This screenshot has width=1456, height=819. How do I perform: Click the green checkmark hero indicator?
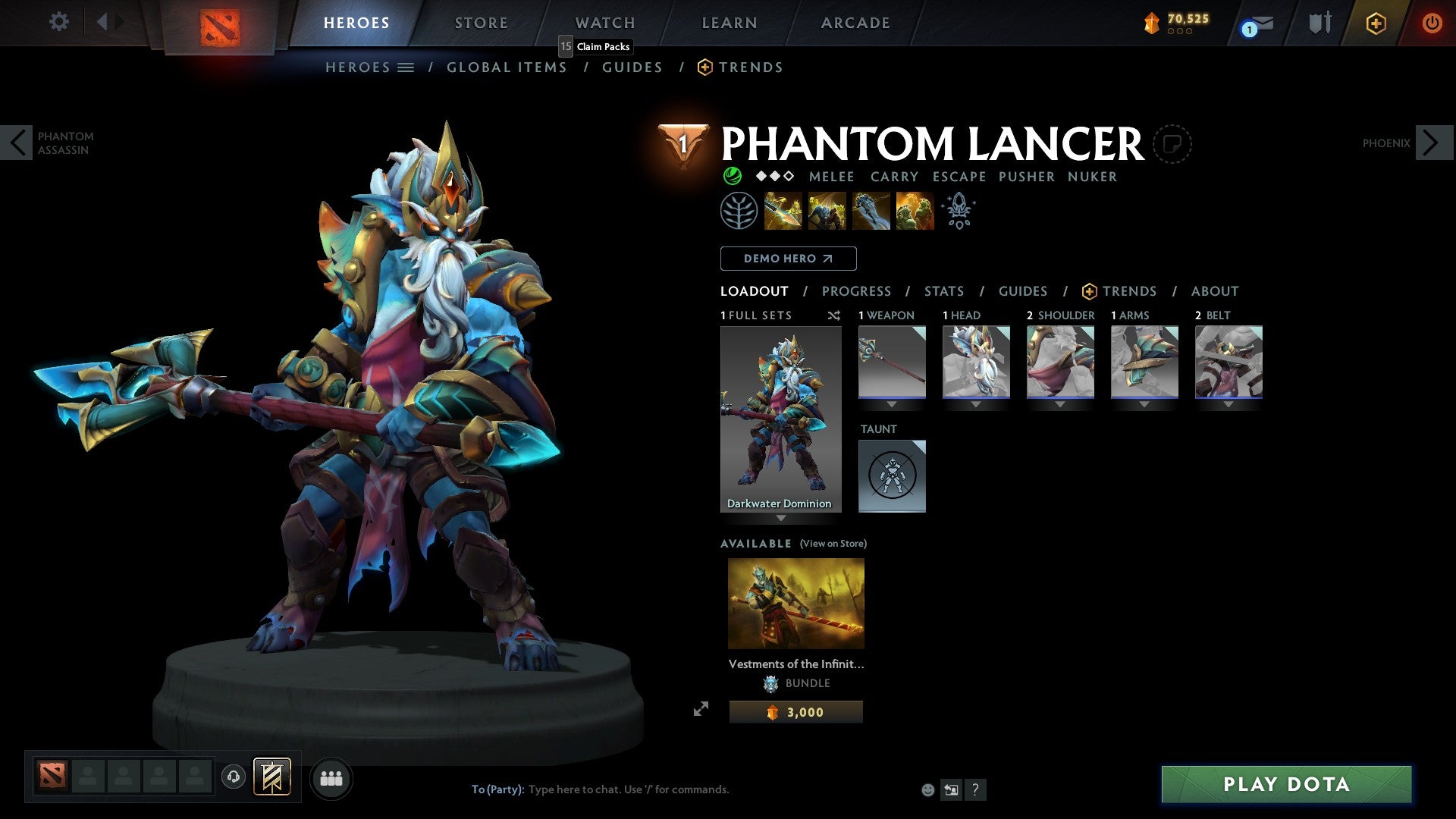pyautogui.click(x=732, y=176)
